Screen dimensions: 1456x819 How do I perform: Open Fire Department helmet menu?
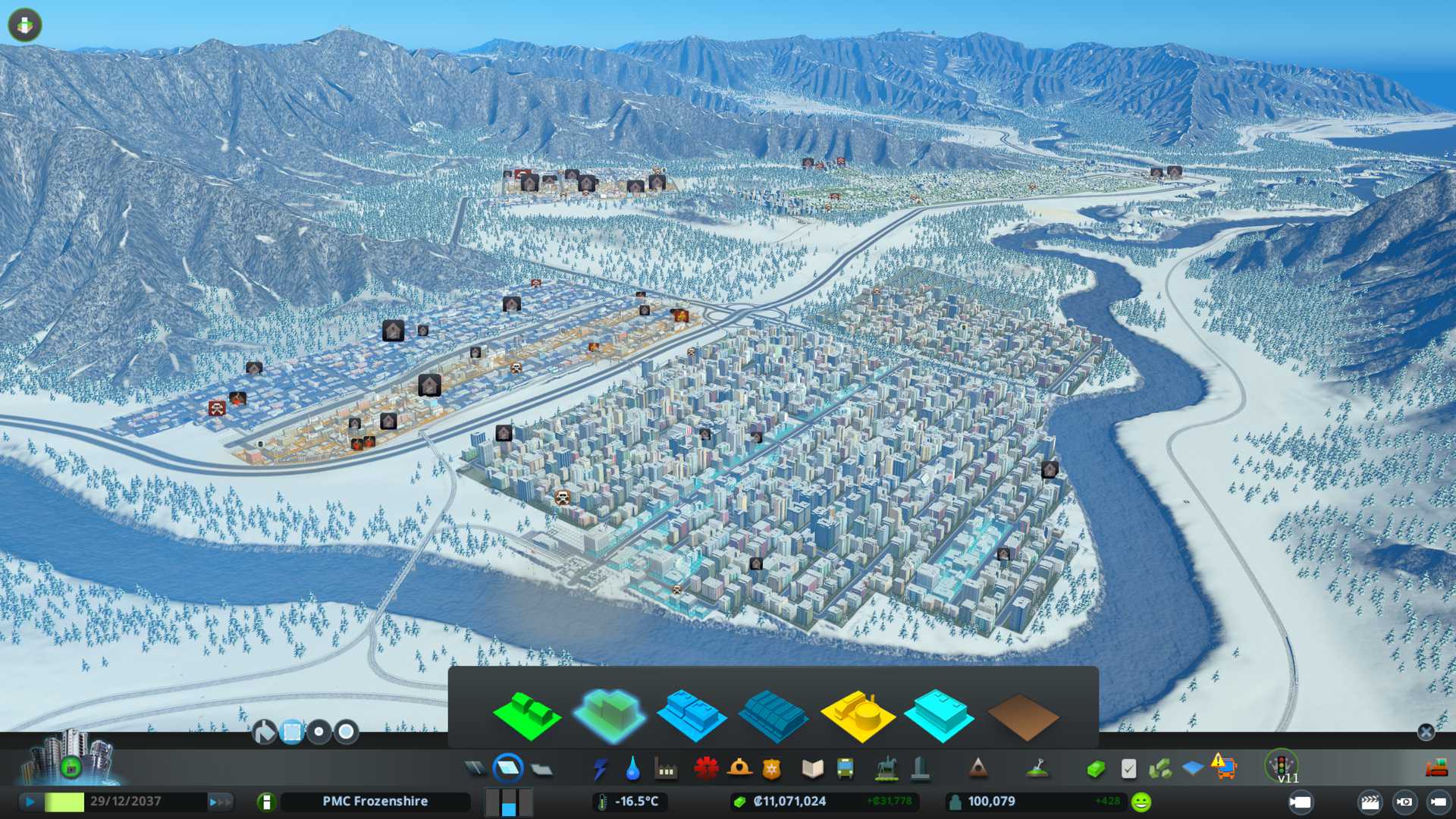[x=739, y=769]
